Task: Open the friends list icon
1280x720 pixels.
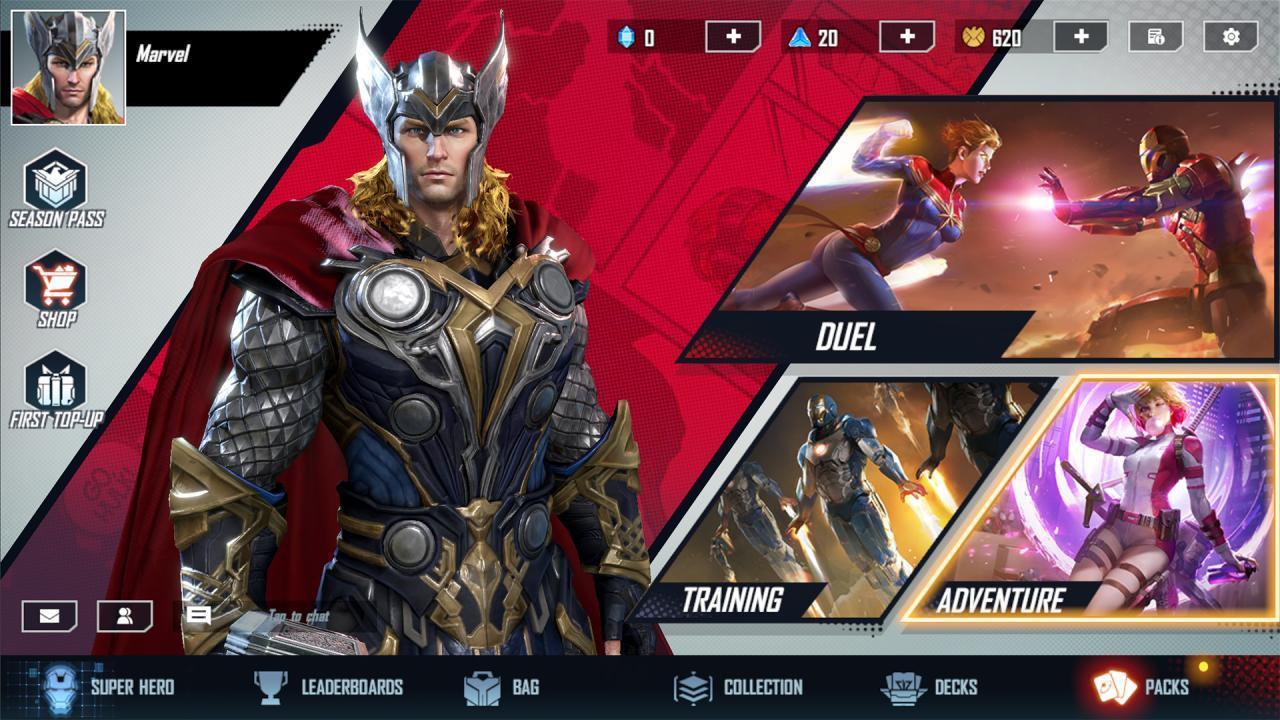Action: (125, 616)
